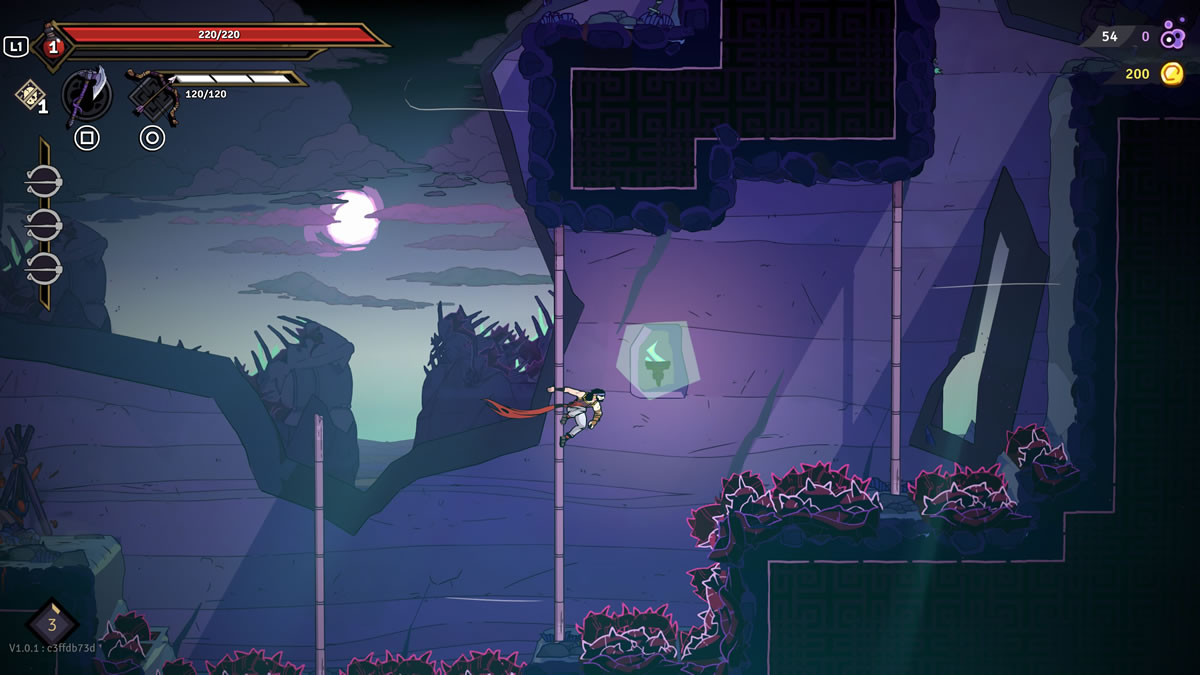Click the diamond badge showing 3
The width and height of the screenshot is (1200, 675).
coord(51,624)
